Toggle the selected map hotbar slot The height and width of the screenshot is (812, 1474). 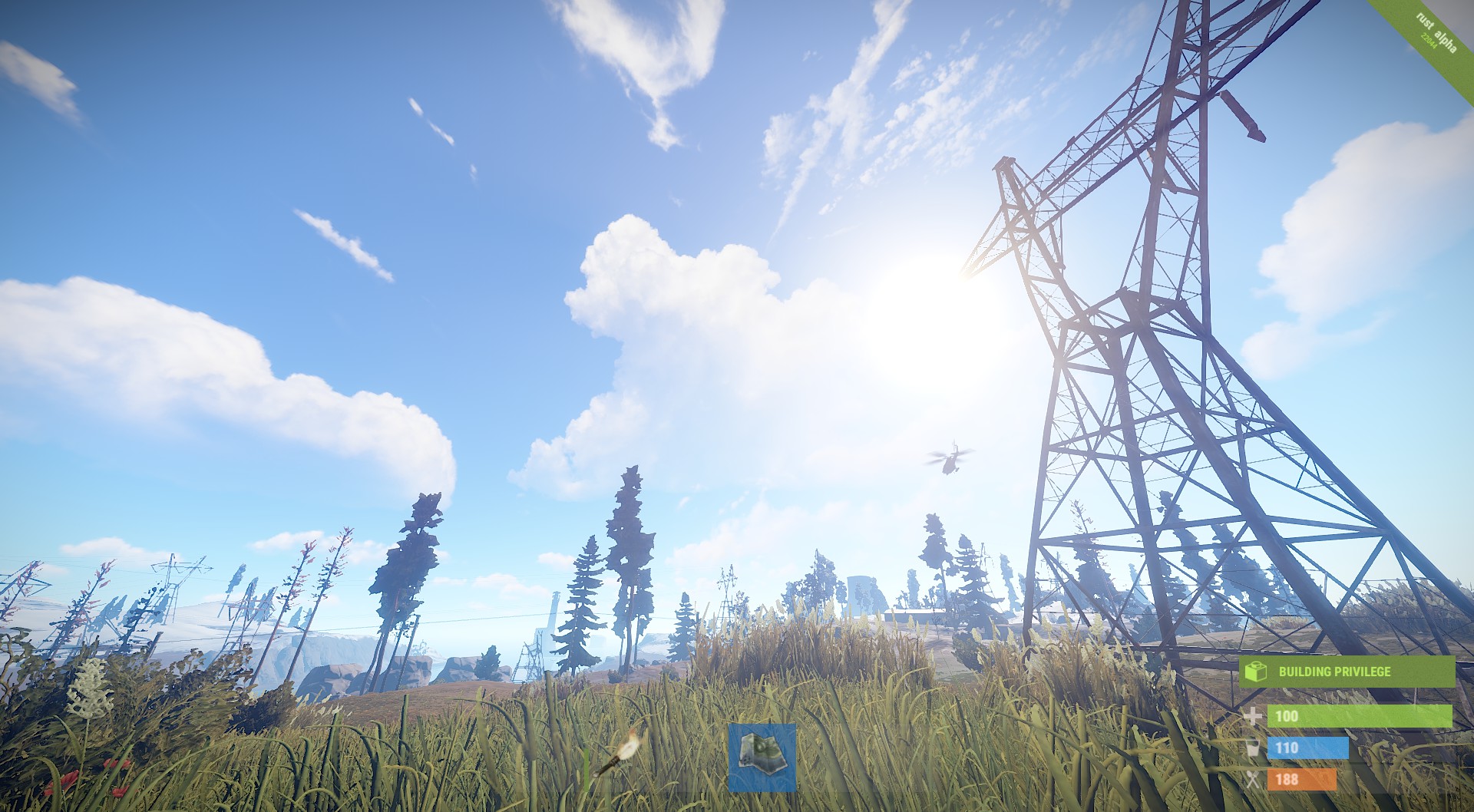tap(764, 758)
